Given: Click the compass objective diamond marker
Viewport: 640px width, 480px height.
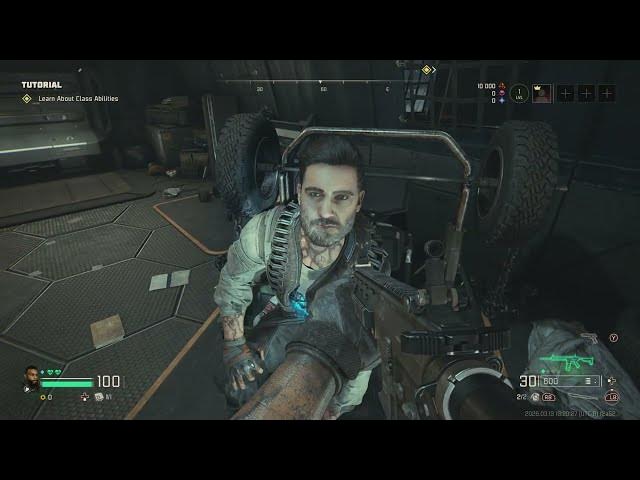Looking at the screenshot, I should pyautogui.click(x=427, y=70).
